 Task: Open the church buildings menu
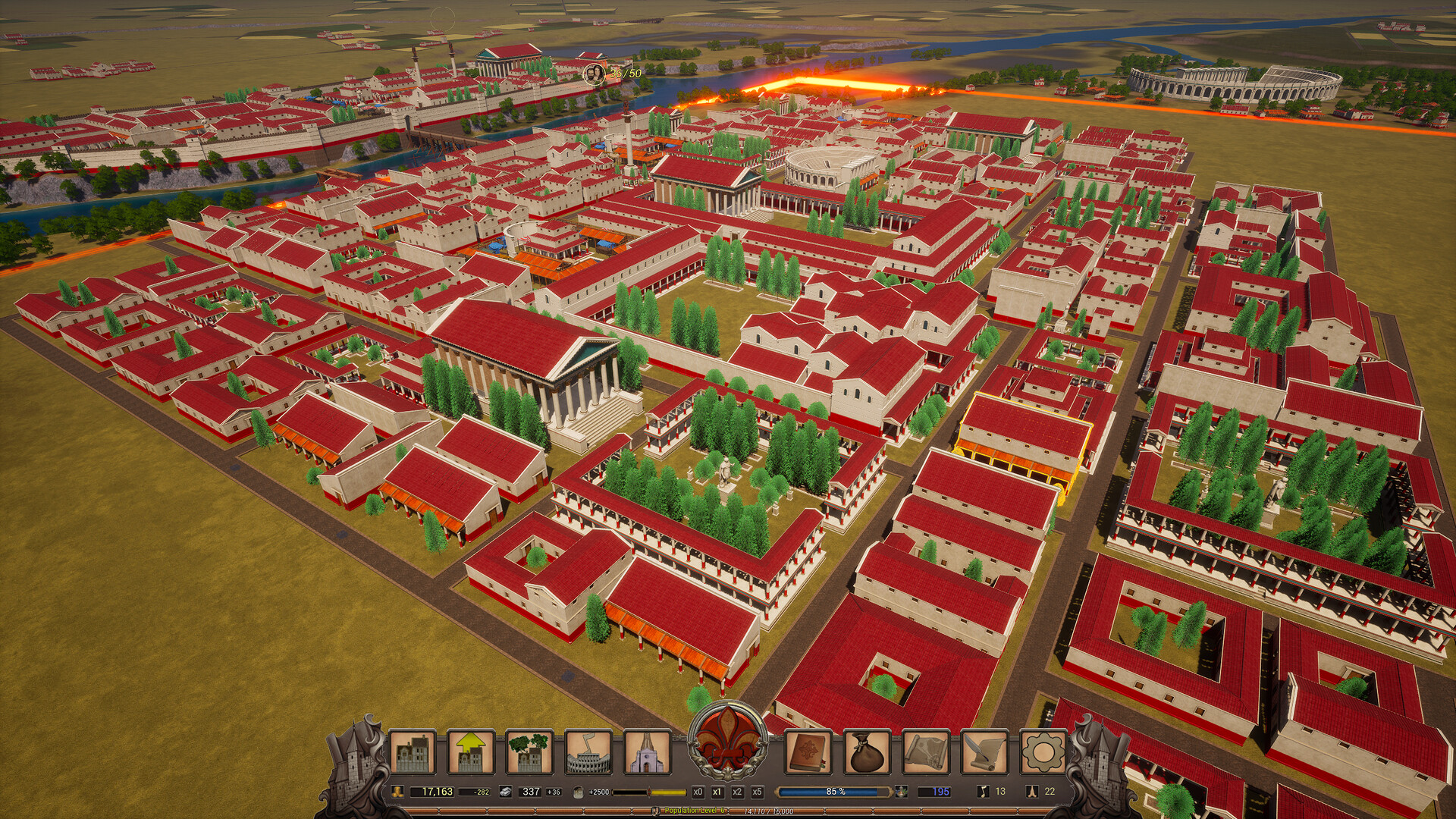click(647, 752)
